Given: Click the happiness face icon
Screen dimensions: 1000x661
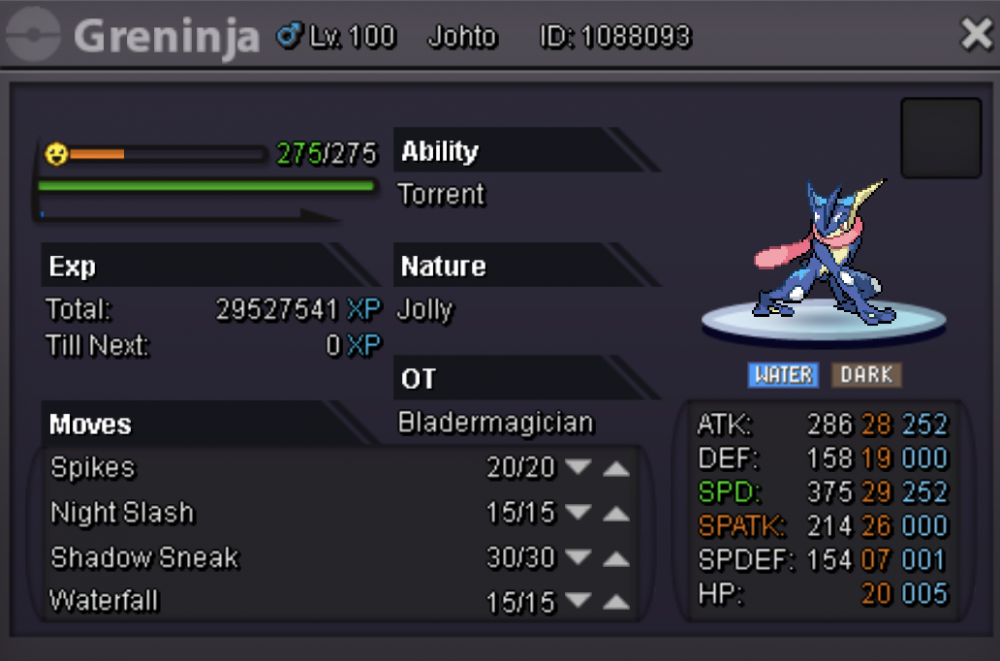Looking at the screenshot, I should click(x=56, y=154).
